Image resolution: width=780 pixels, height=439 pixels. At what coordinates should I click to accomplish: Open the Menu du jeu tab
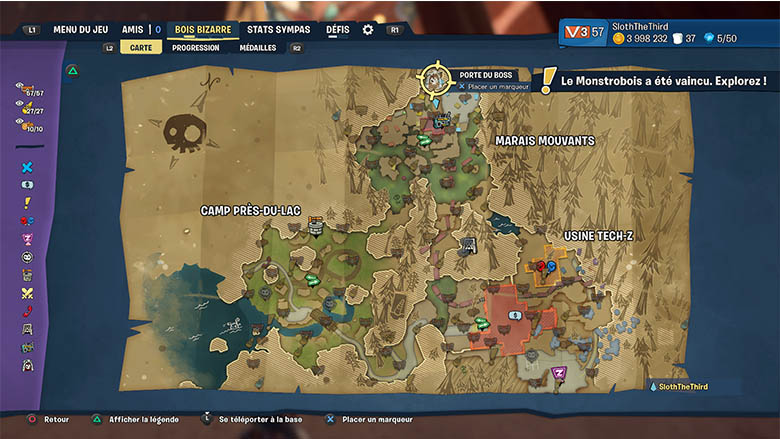click(82, 29)
